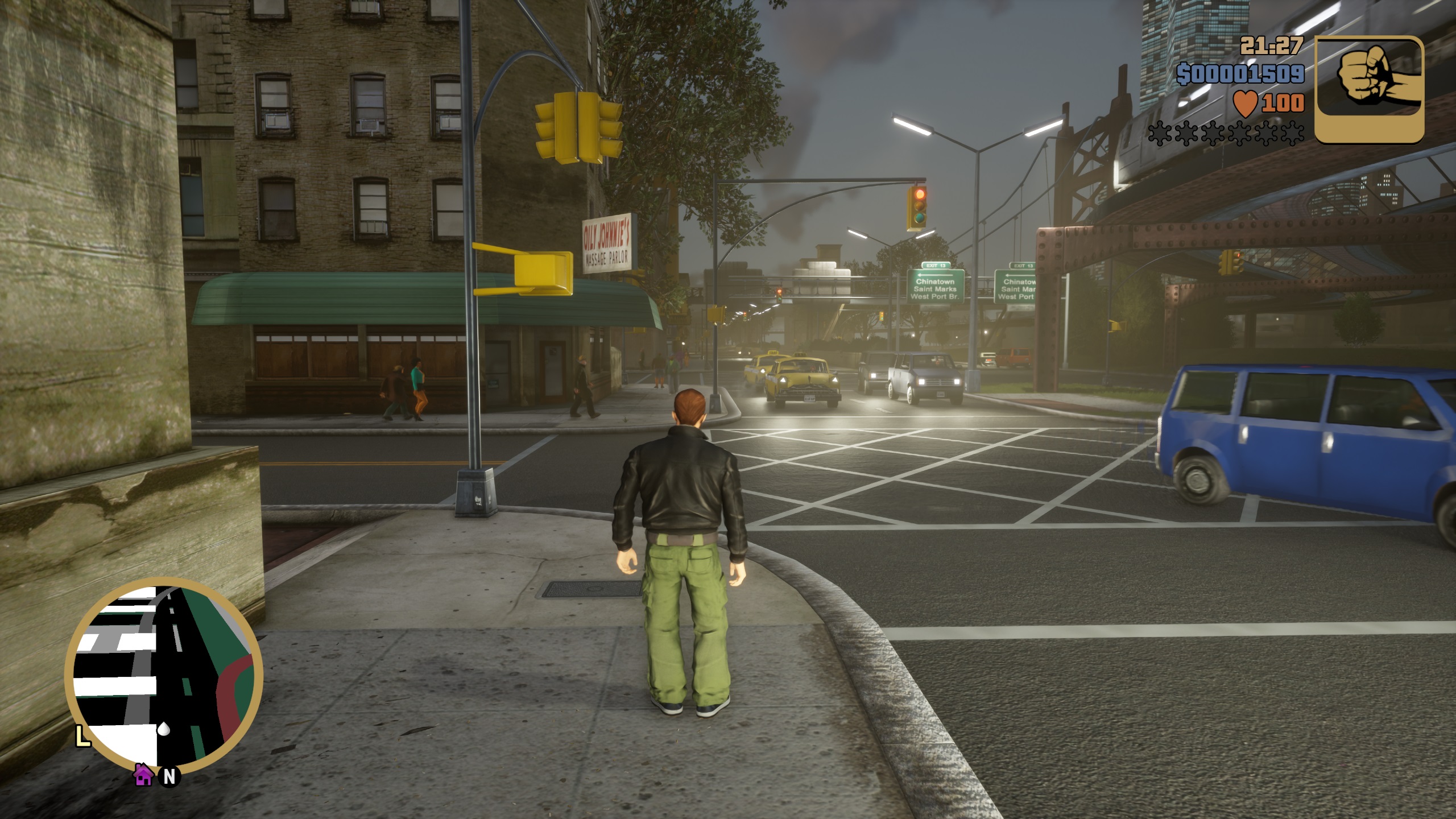Click the purple safehouse marker on minimap

[143, 775]
